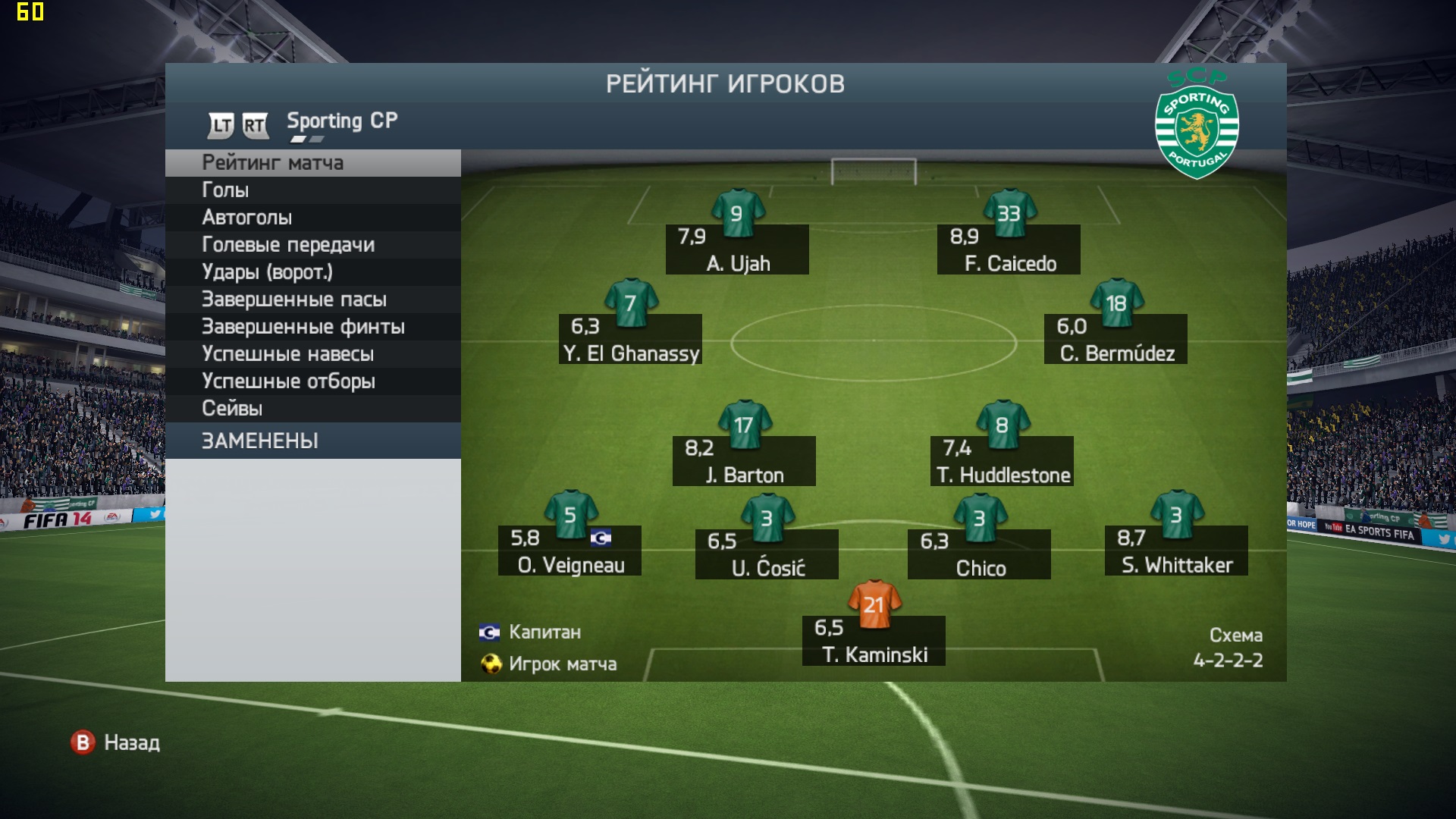Select T. Huddlestone's player card
Viewport: 1456px width, 819px height.
(1002, 460)
